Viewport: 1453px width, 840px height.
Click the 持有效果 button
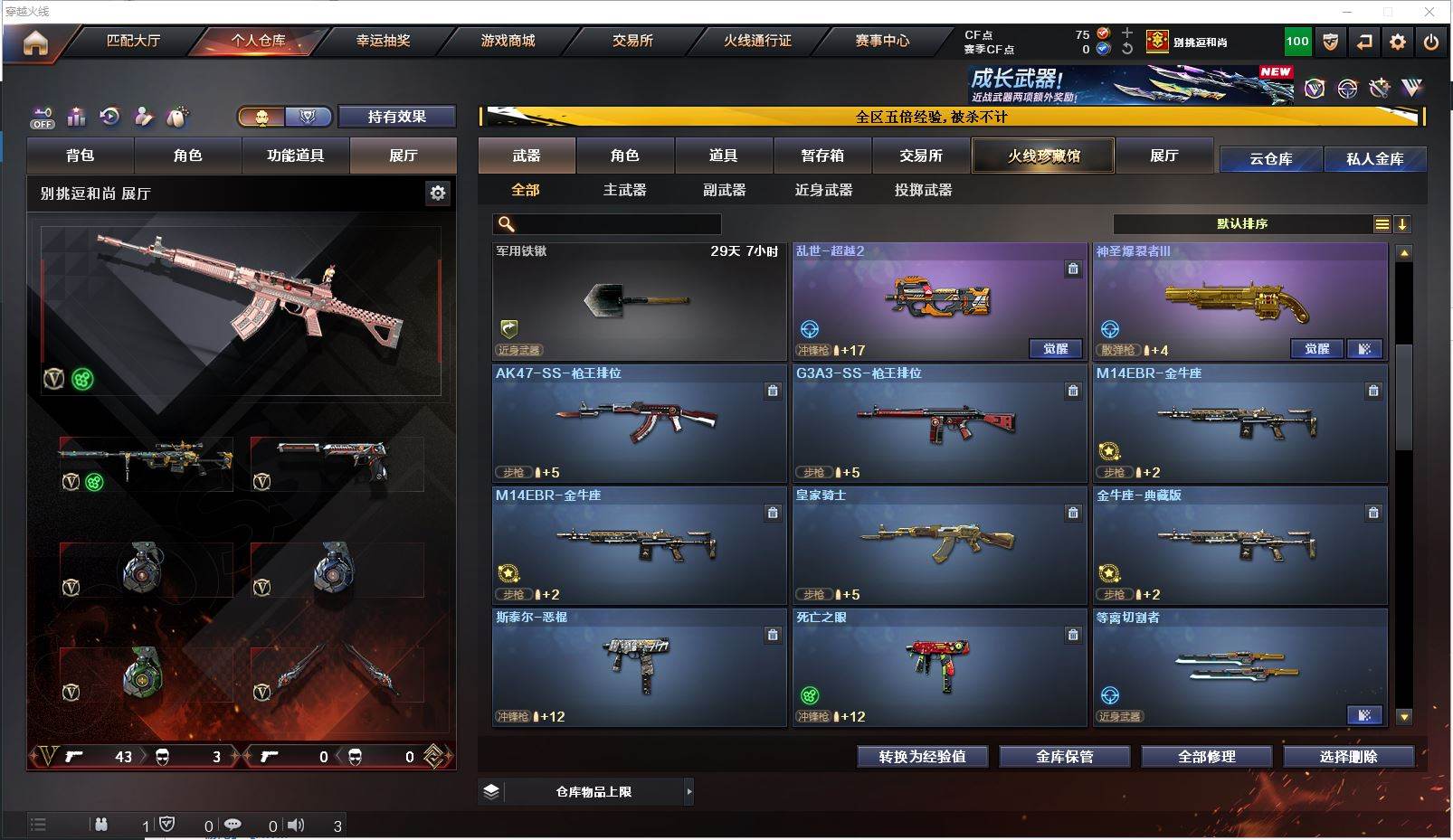tap(396, 117)
